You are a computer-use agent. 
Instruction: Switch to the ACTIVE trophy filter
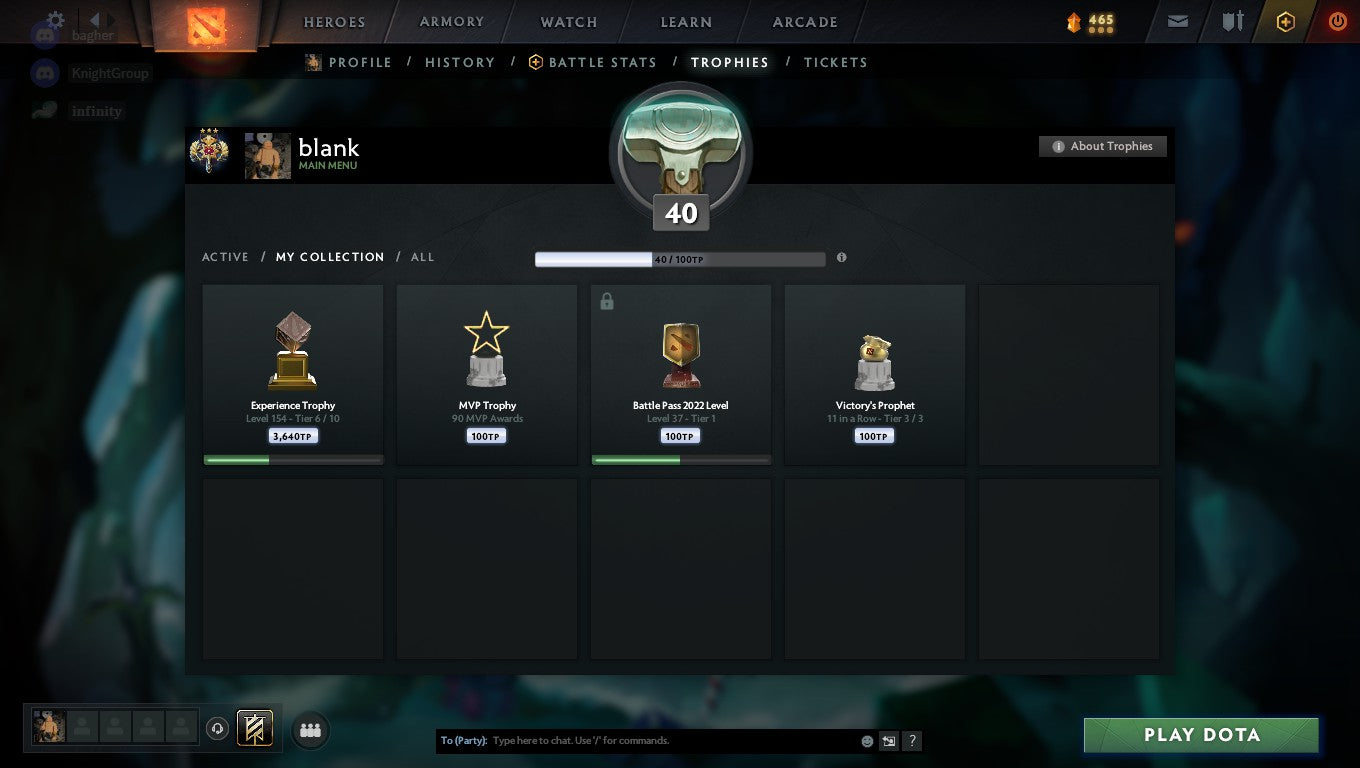[x=225, y=257]
